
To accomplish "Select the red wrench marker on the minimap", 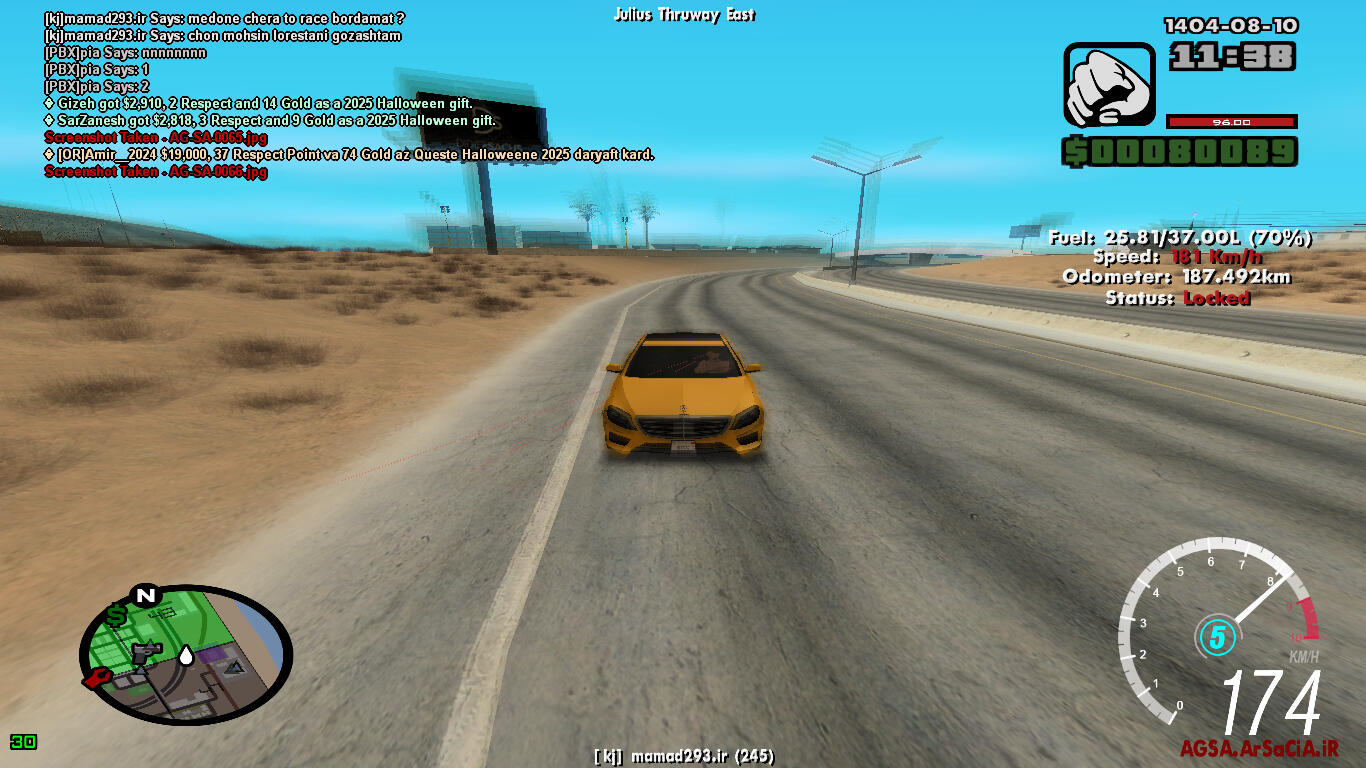I will tap(97, 679).
